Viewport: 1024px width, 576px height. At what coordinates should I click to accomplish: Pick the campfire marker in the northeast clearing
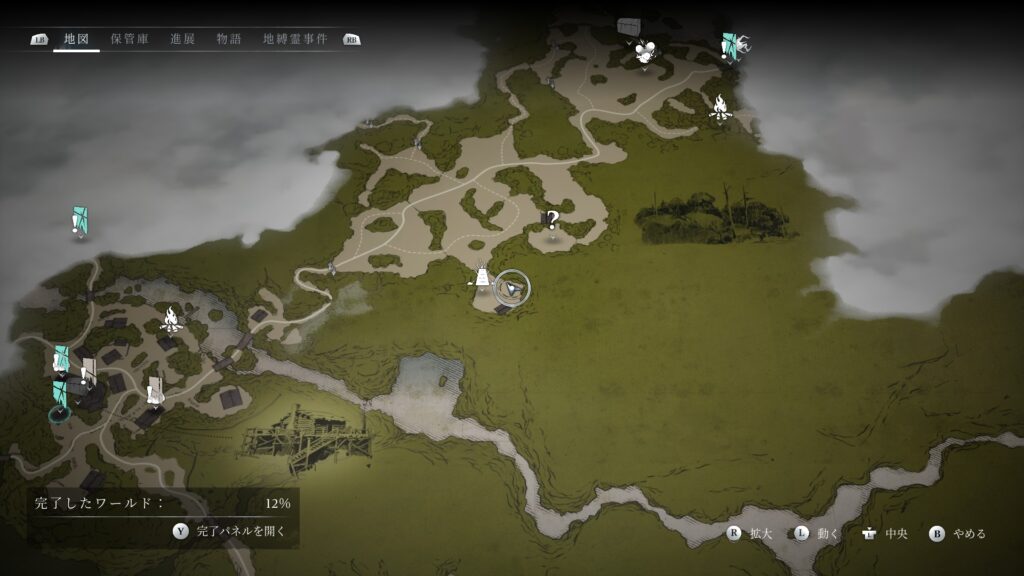pos(719,106)
